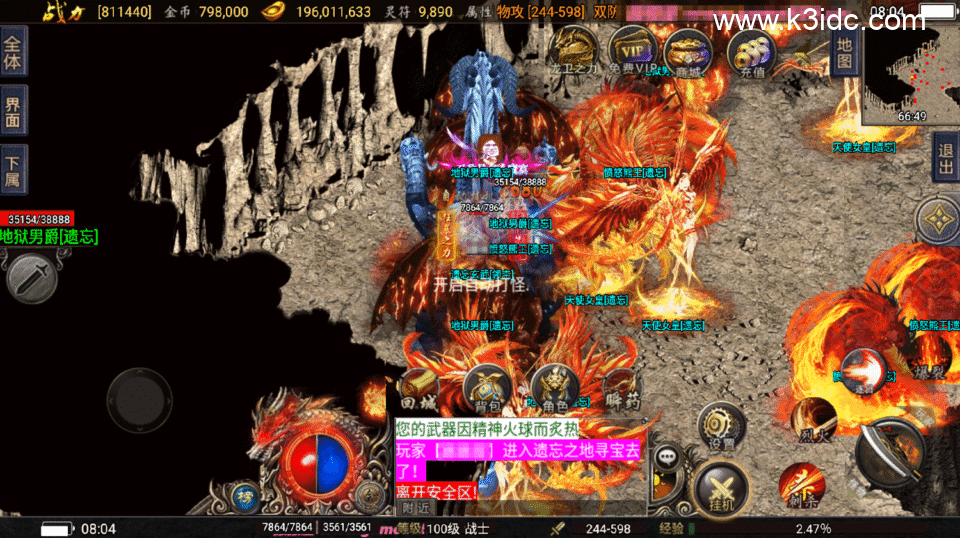Select the 下属 subordinates tab
Viewport: 960px width, 538px height.
pyautogui.click(x=13, y=167)
